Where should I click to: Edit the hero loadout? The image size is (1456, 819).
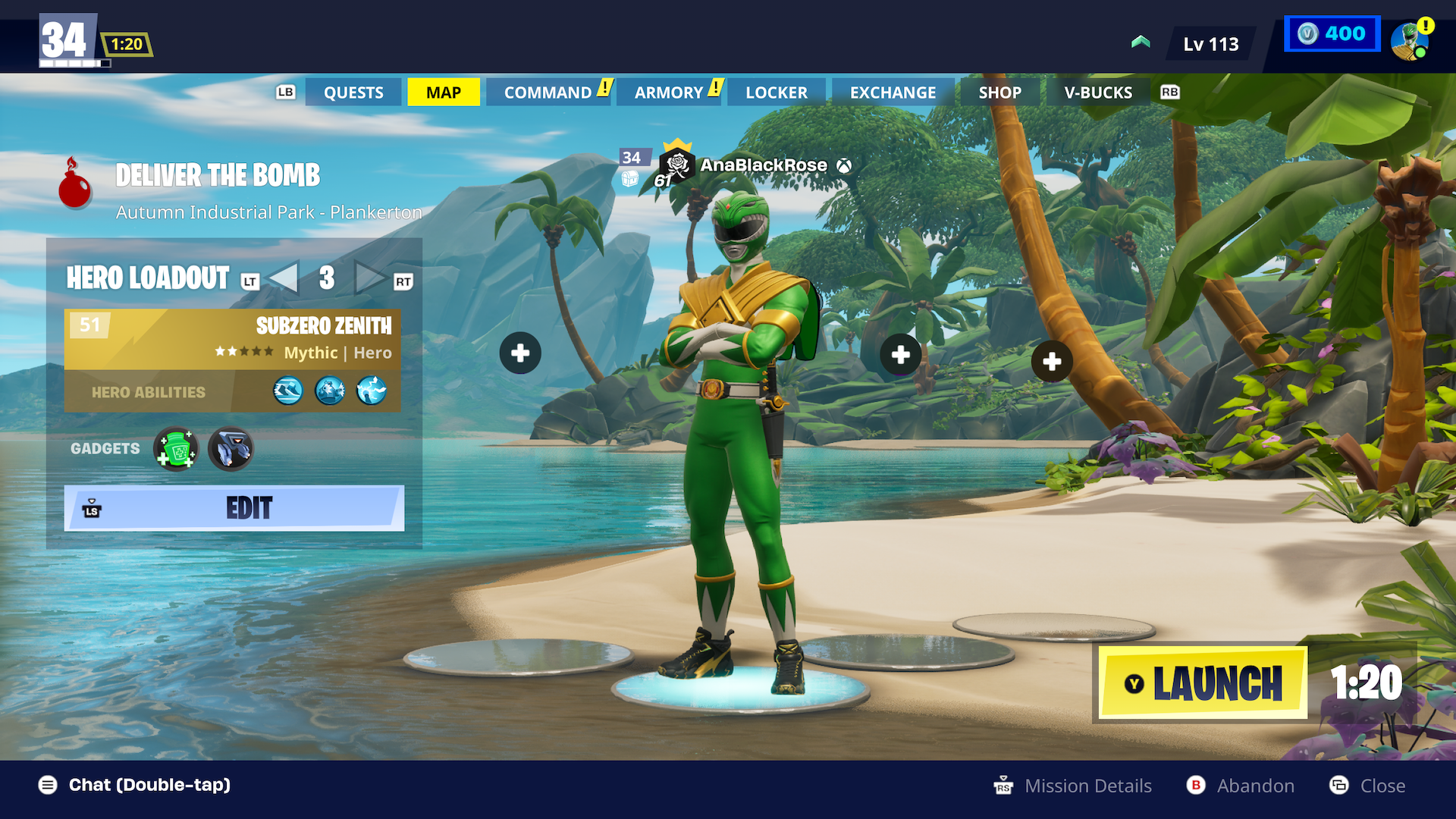tap(234, 508)
